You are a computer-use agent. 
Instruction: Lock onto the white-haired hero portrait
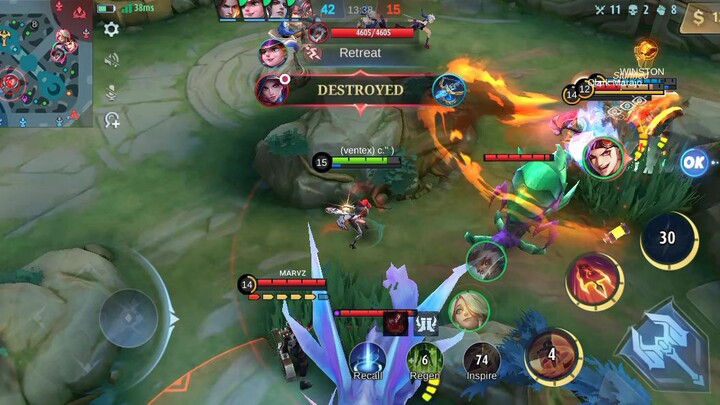pyautogui.click(x=486, y=261)
